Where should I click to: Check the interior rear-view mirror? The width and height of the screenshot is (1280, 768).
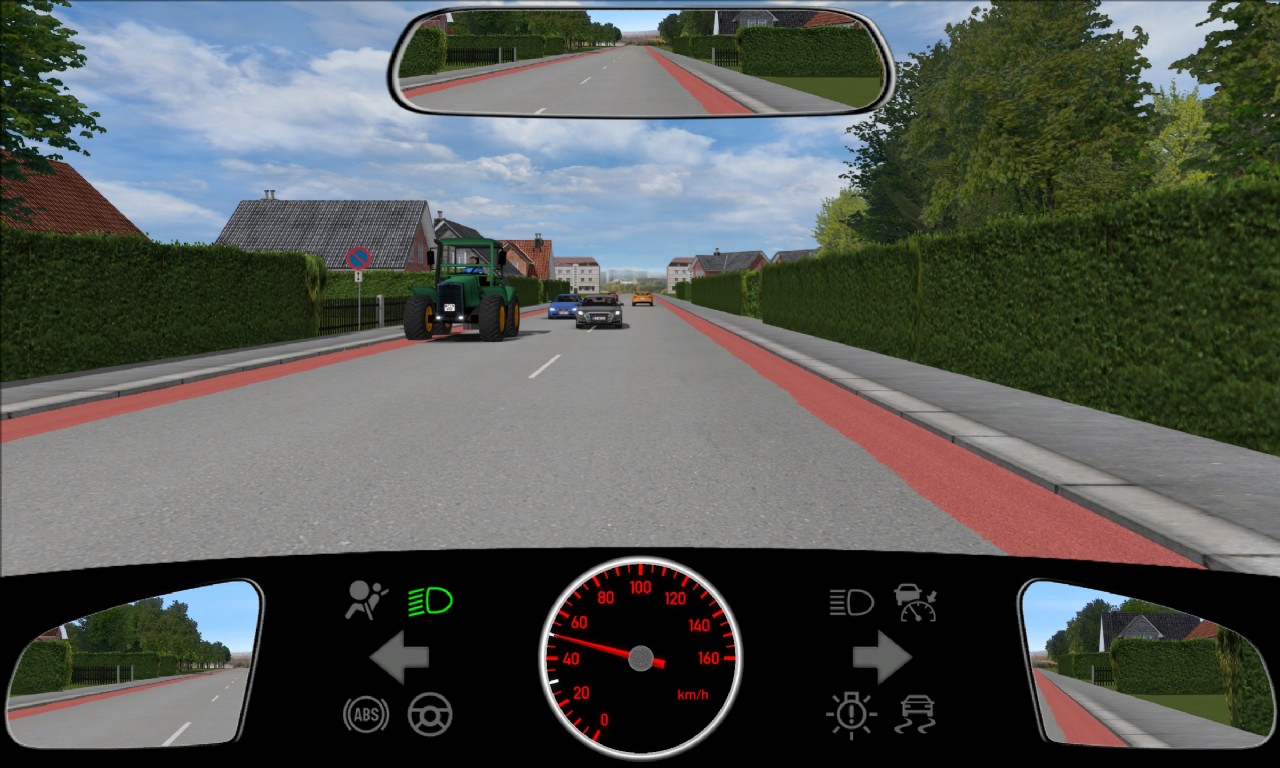pyautogui.click(x=640, y=62)
